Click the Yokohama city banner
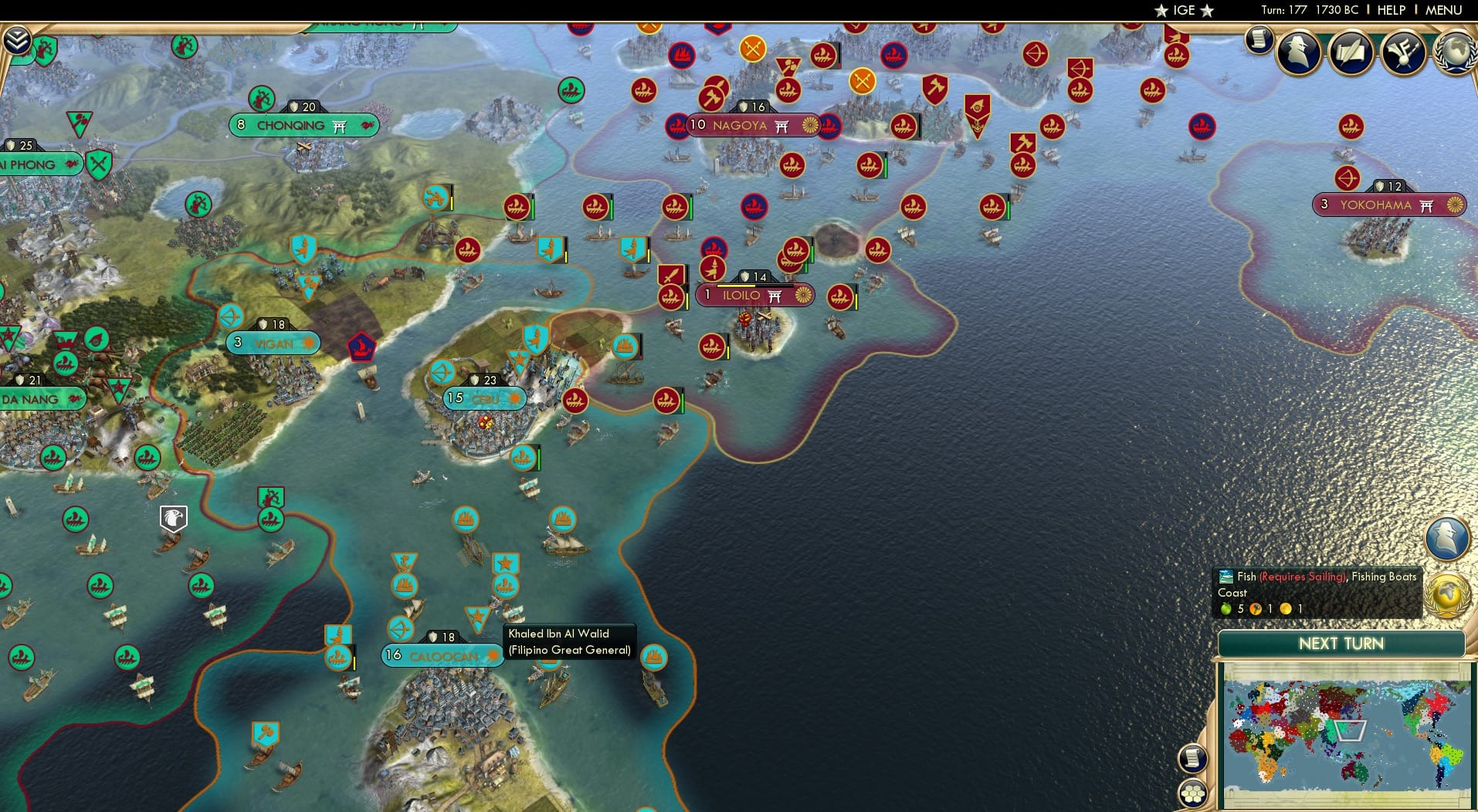Image resolution: width=1478 pixels, height=812 pixels. (1391, 205)
